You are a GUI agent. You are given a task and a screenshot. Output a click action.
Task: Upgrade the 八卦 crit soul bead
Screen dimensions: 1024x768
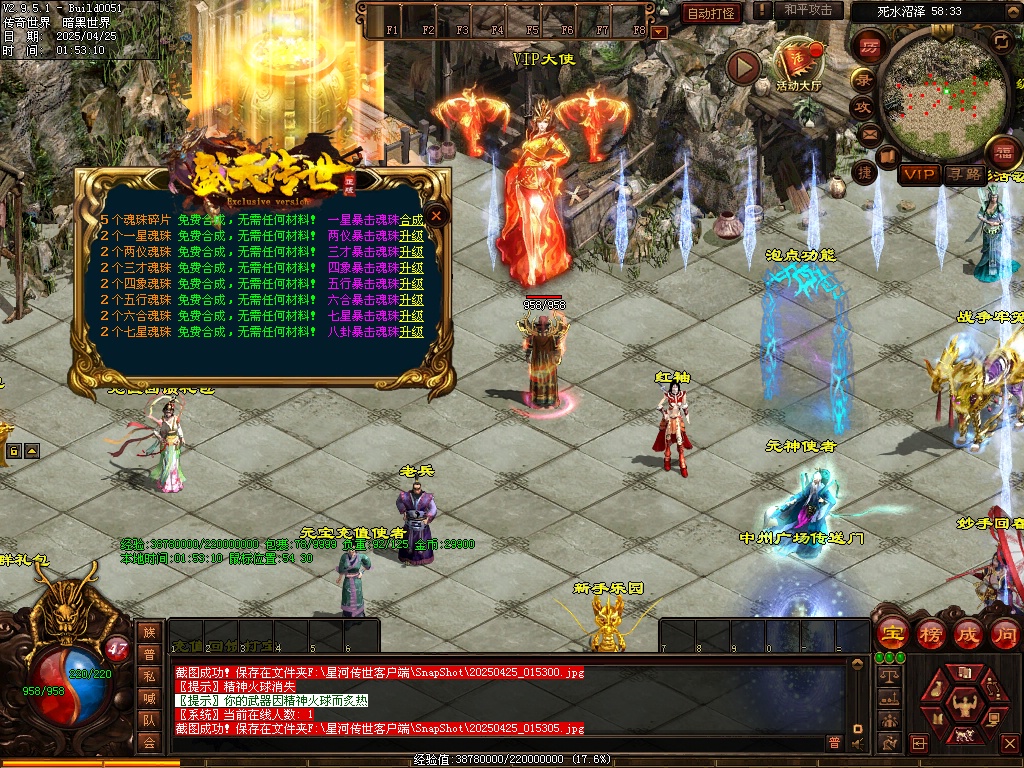click(x=411, y=332)
